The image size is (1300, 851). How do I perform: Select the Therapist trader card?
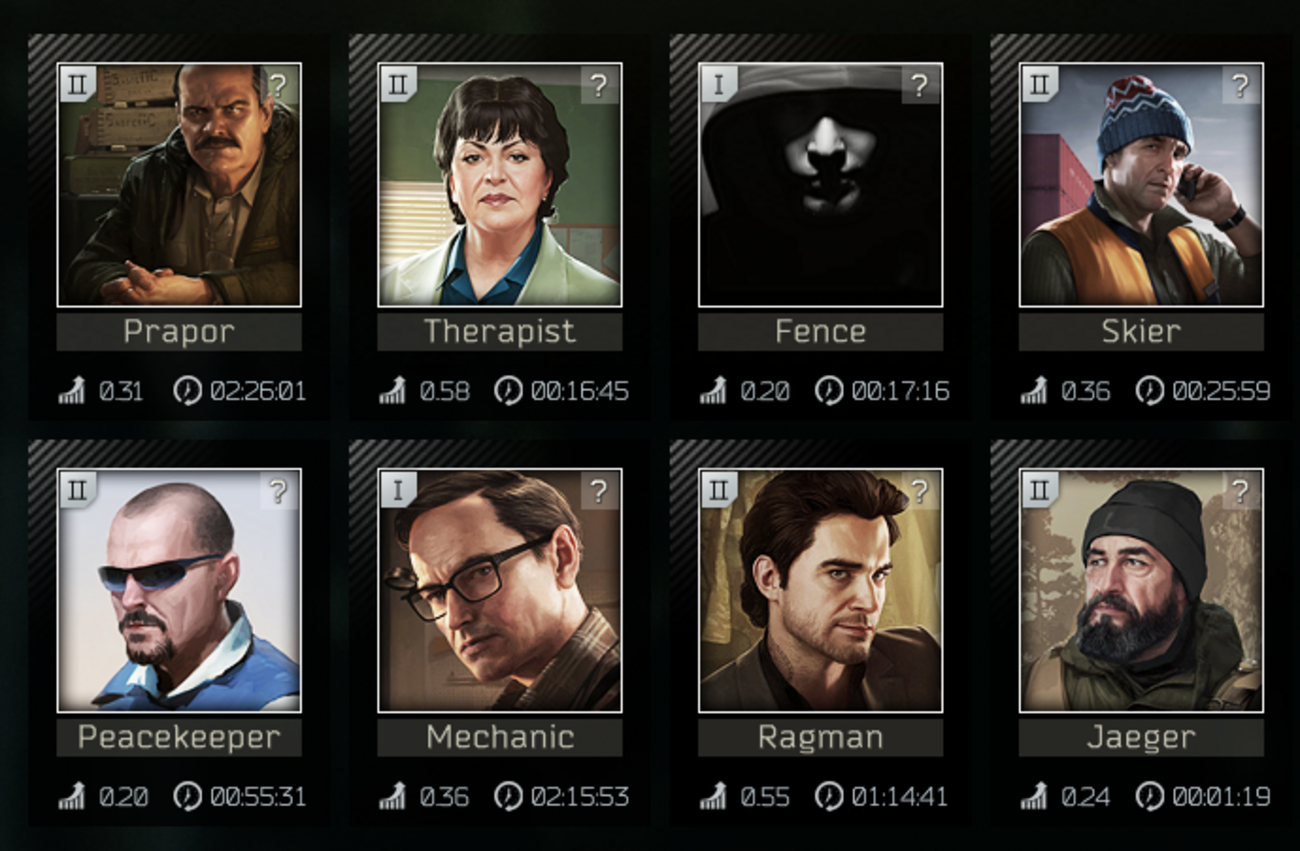499,185
